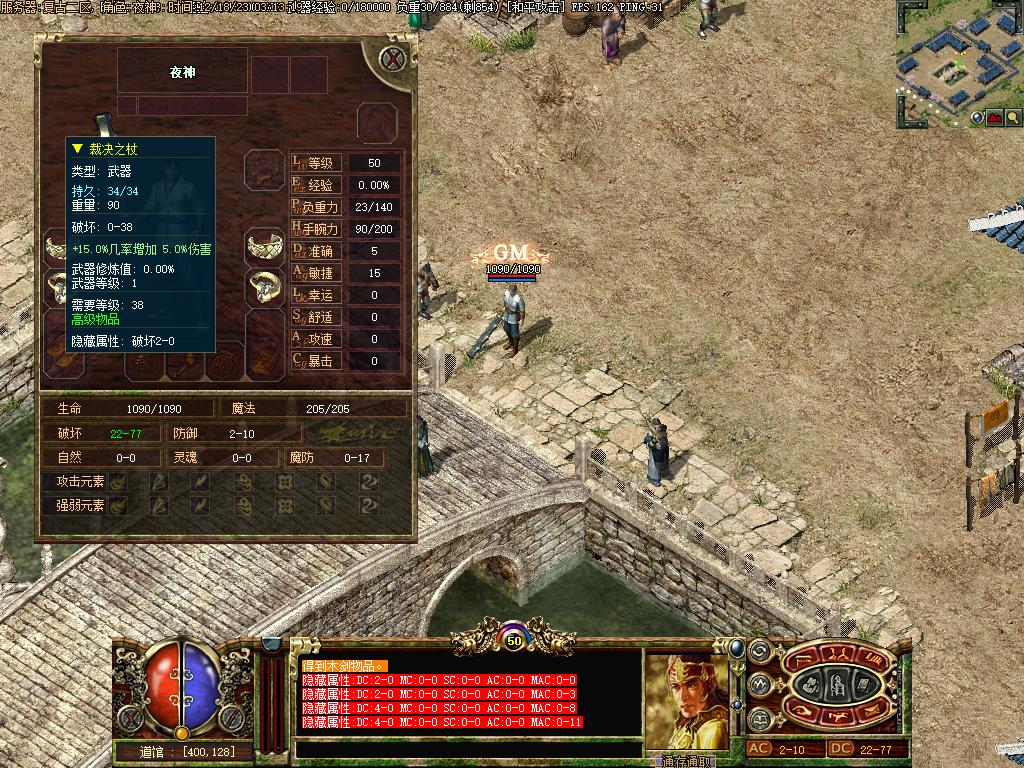
Task: Click the 强弱元素 element strength label
Action: (x=81, y=505)
